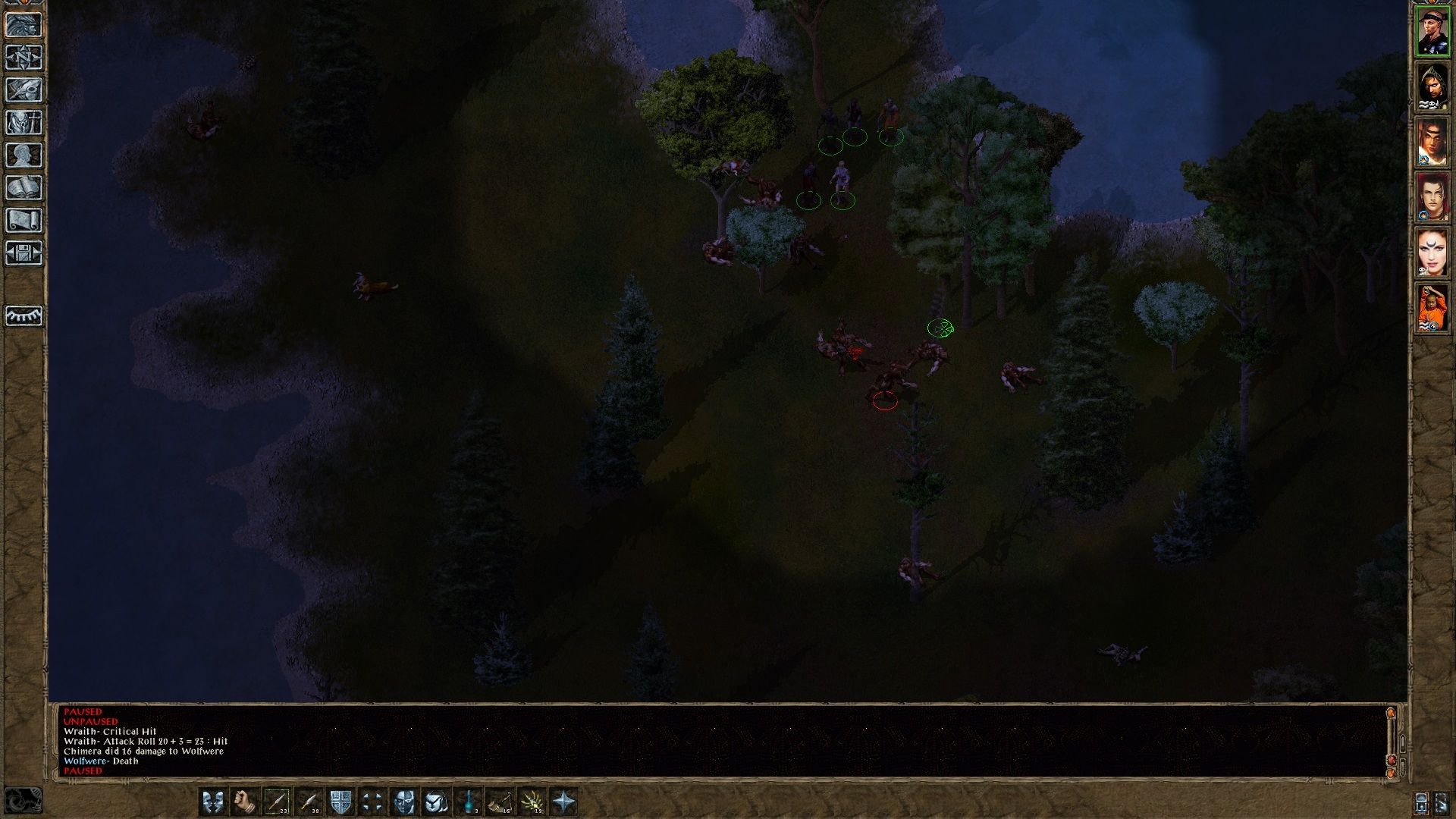Open the mage spellbook
The width and height of the screenshot is (1456, 819).
[x=24, y=188]
